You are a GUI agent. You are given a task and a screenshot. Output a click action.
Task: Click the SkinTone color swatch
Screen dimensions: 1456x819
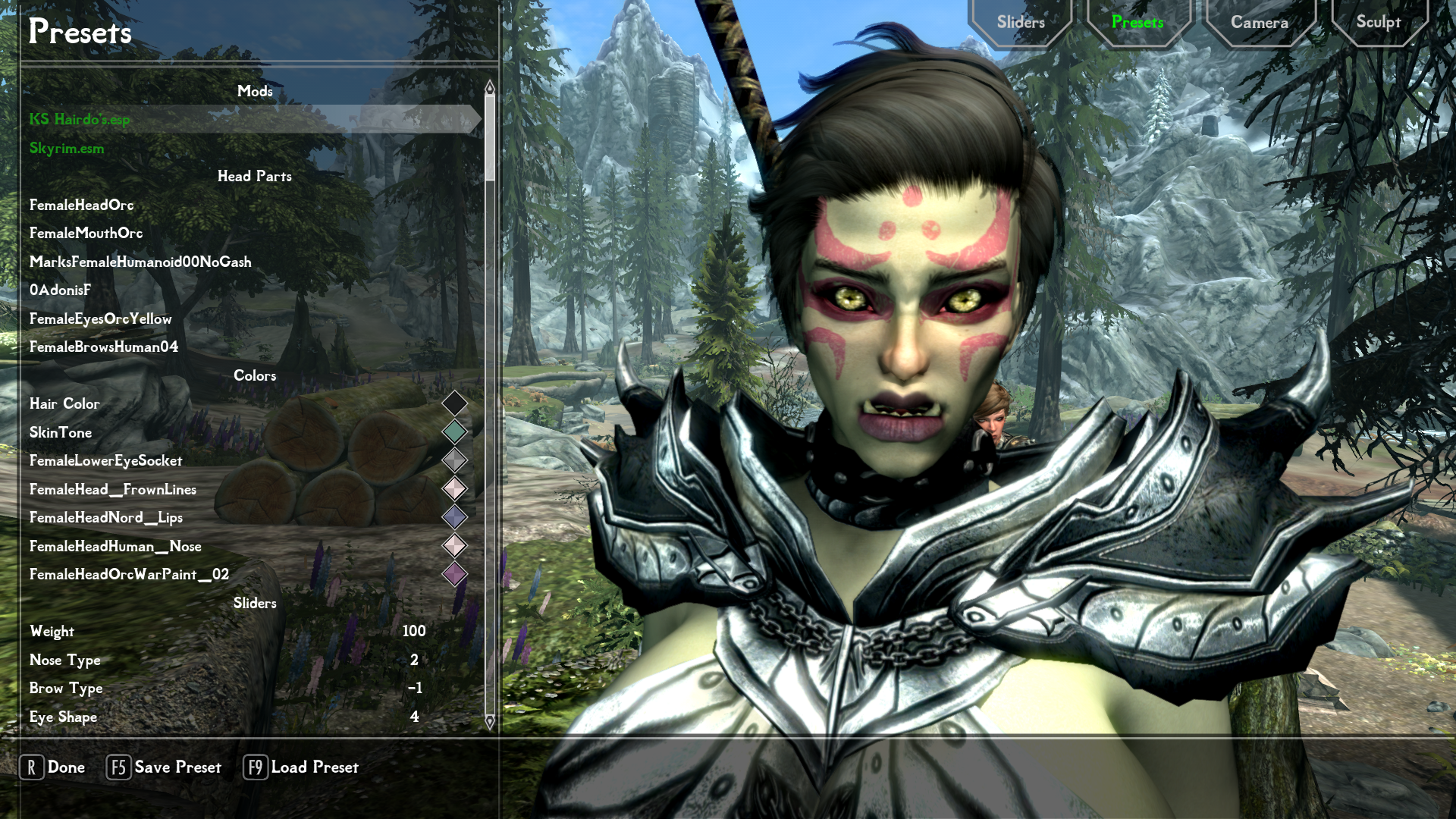tap(454, 432)
